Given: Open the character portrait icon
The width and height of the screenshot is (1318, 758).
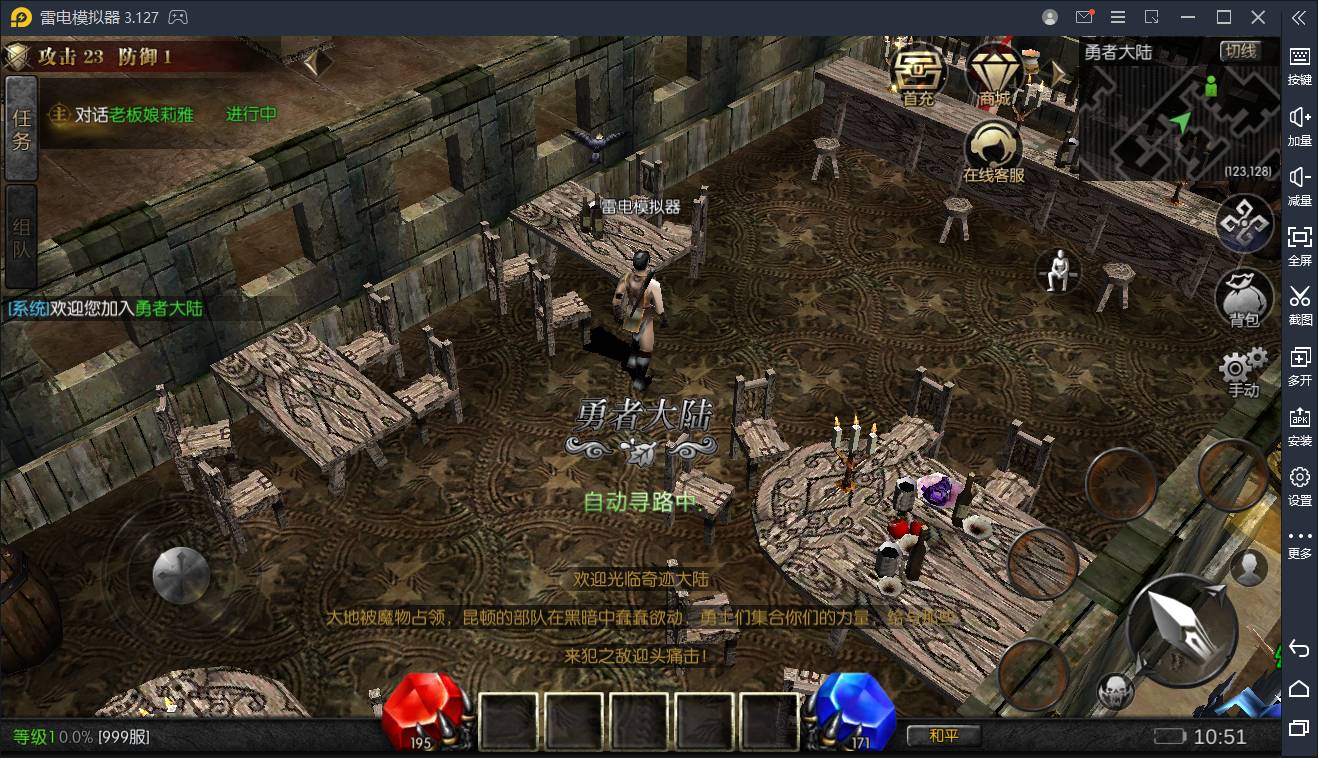Looking at the screenshot, I should coord(1248,567).
